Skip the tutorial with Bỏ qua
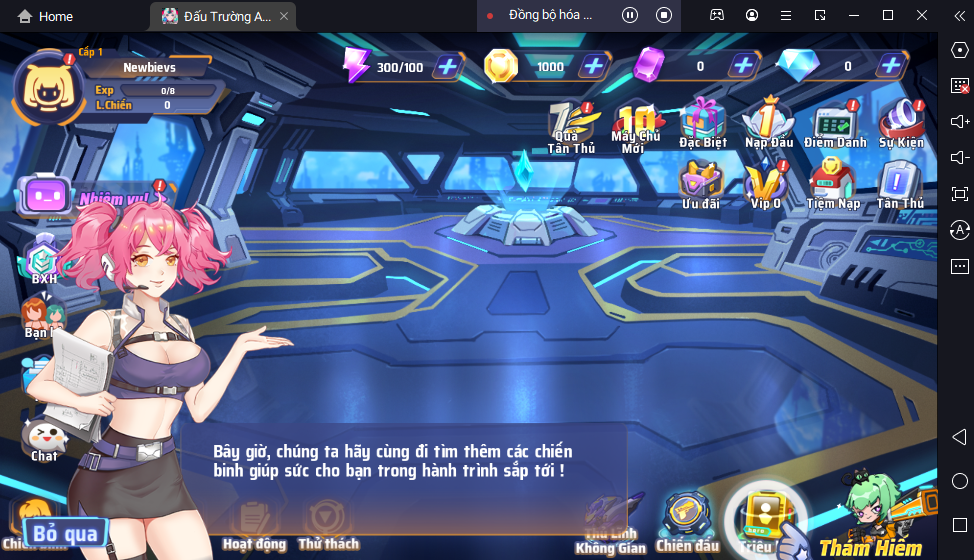 (65, 534)
